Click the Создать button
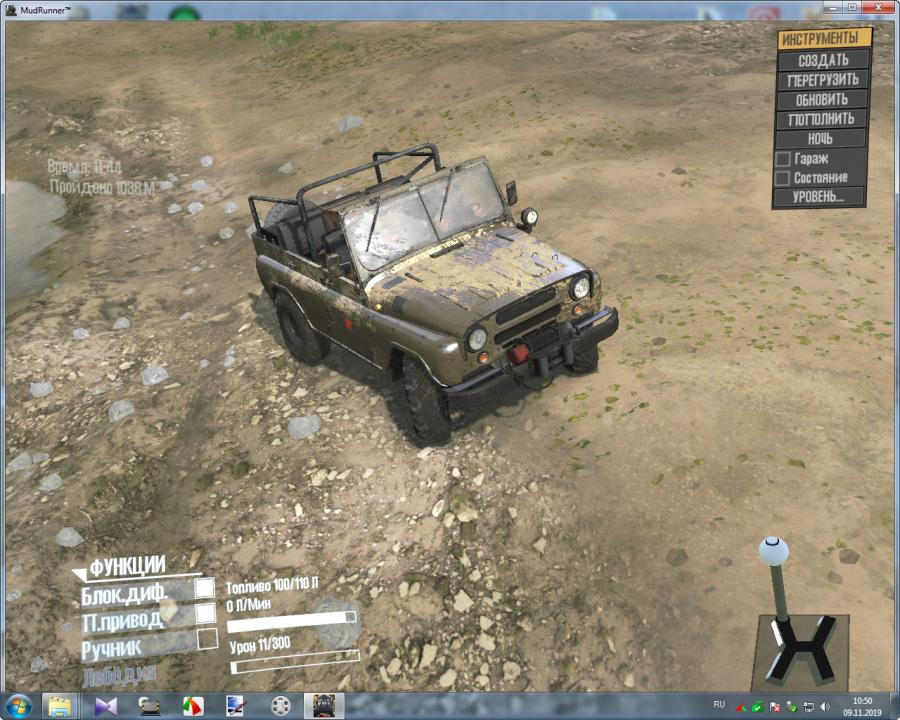This screenshot has height=720, width=900. coord(823,60)
